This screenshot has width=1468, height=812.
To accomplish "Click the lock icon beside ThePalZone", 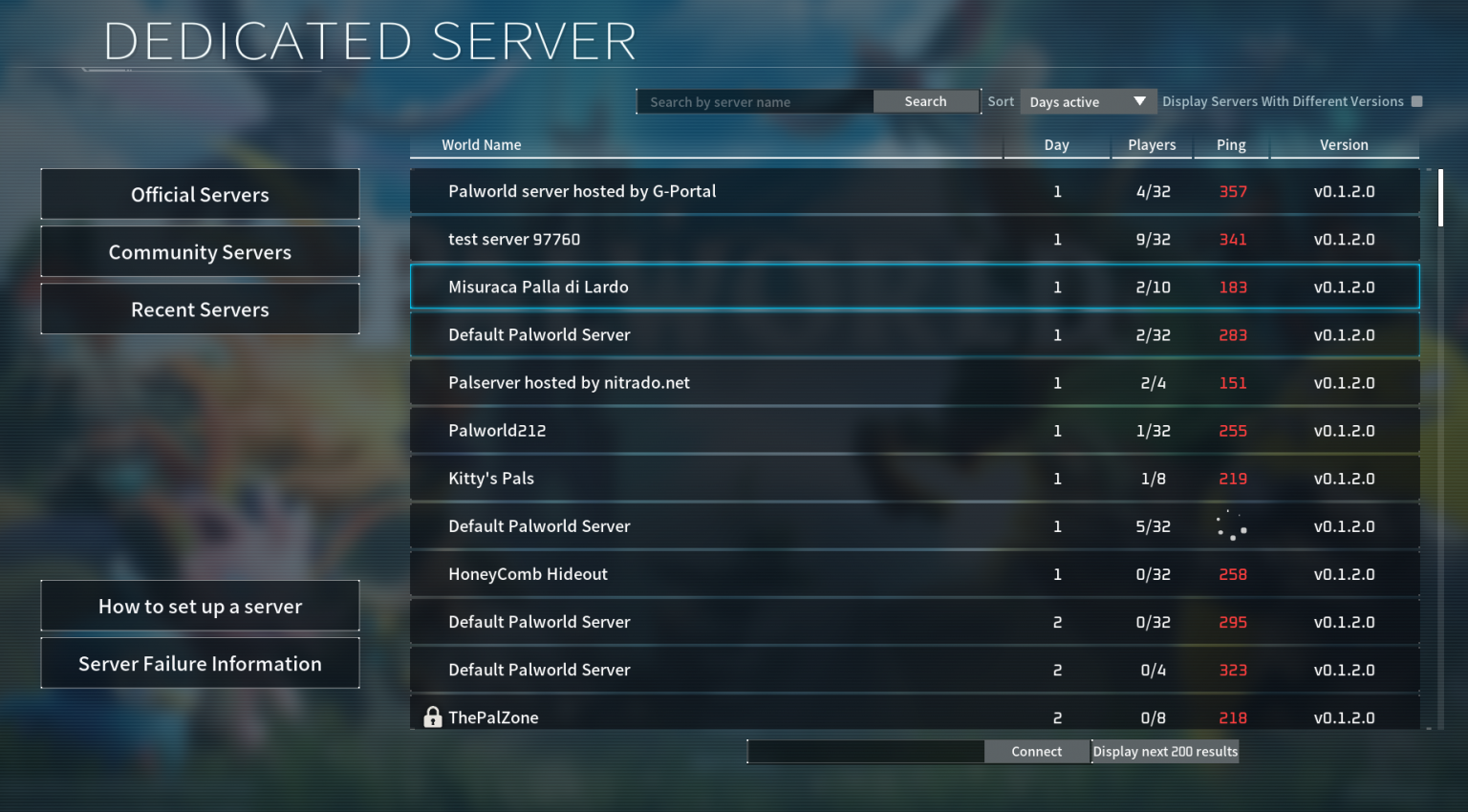I will pos(432,716).
